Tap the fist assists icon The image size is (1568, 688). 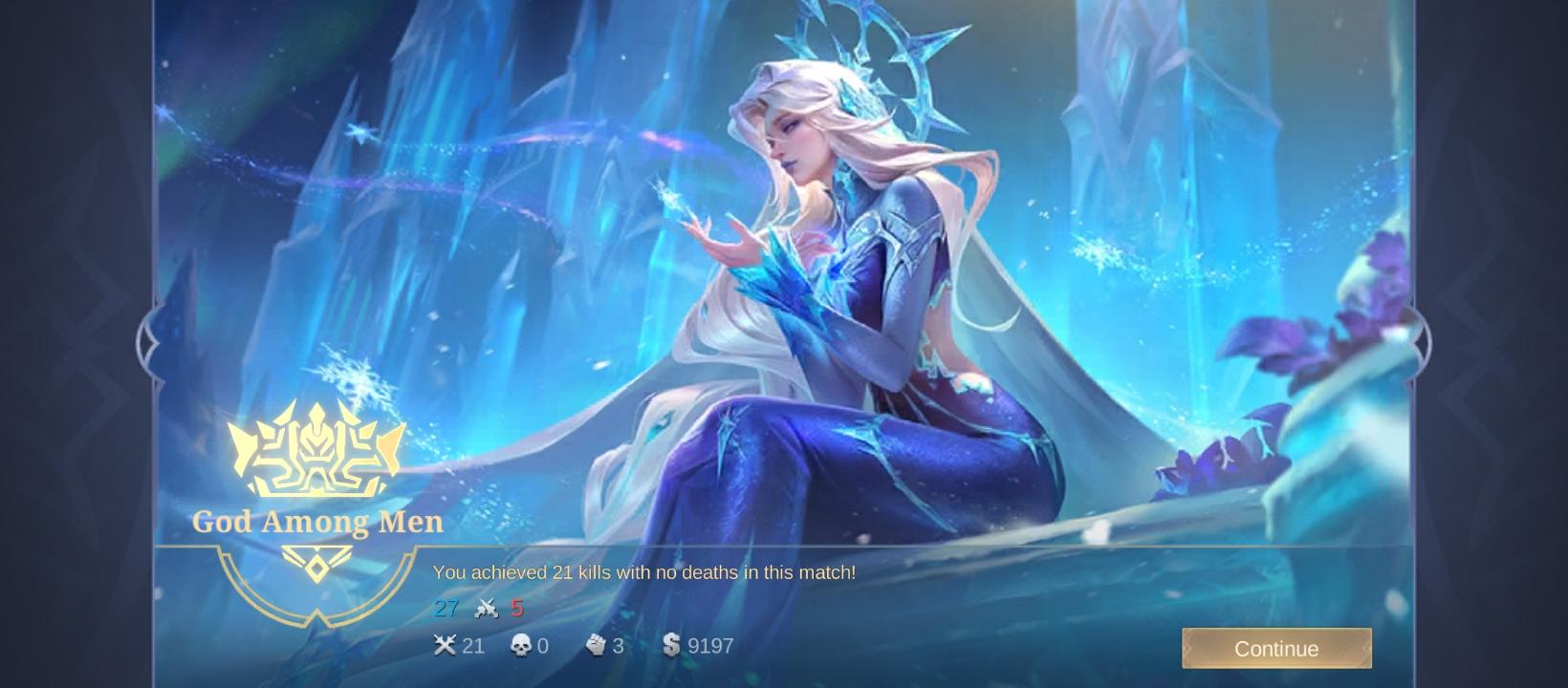(599, 646)
